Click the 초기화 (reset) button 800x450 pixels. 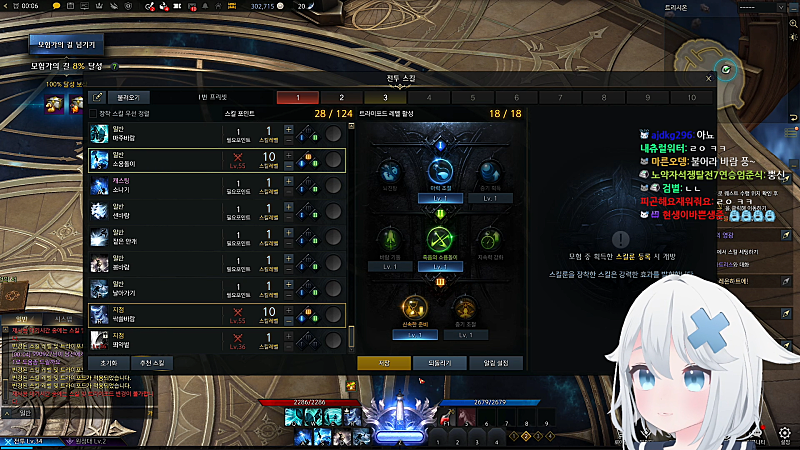pyautogui.click(x=109, y=362)
